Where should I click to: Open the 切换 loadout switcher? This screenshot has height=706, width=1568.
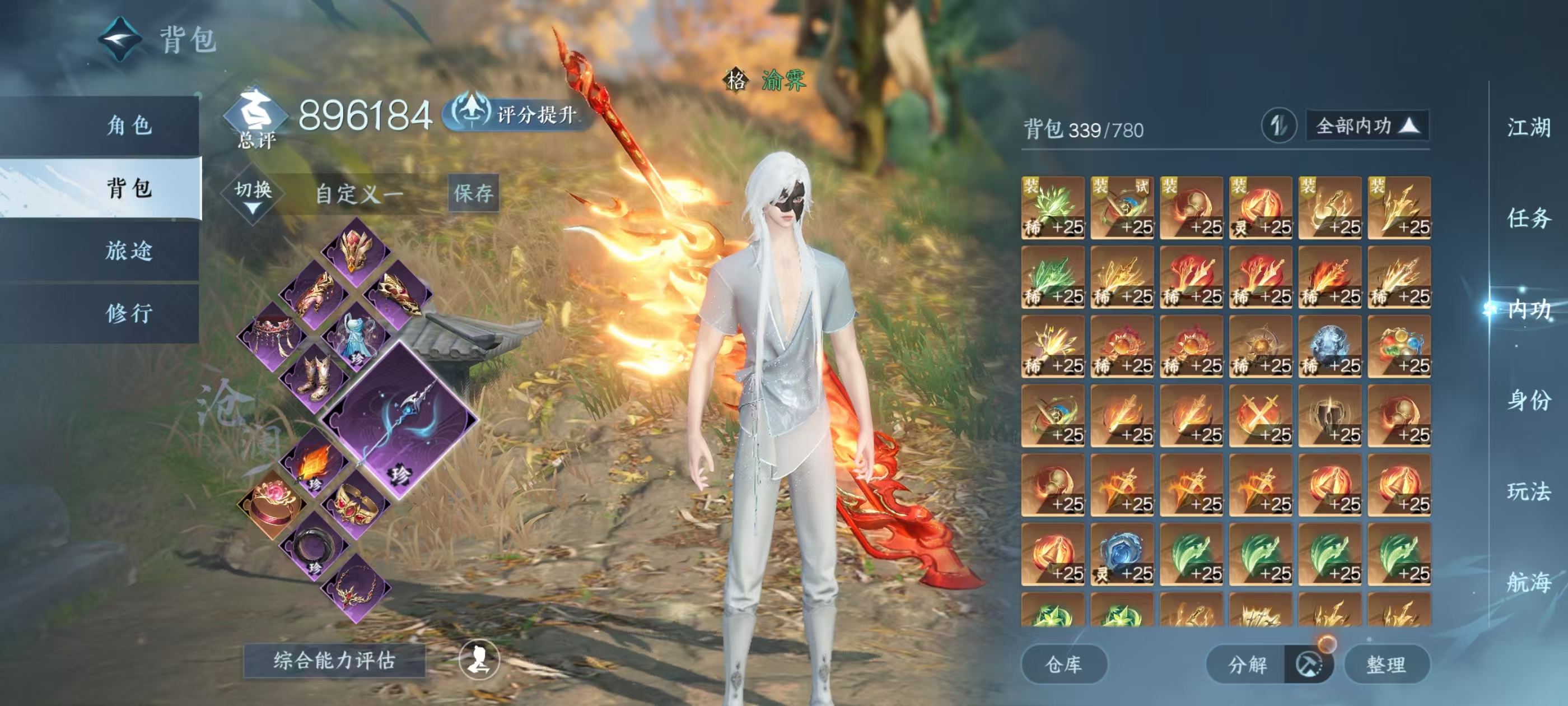click(253, 195)
